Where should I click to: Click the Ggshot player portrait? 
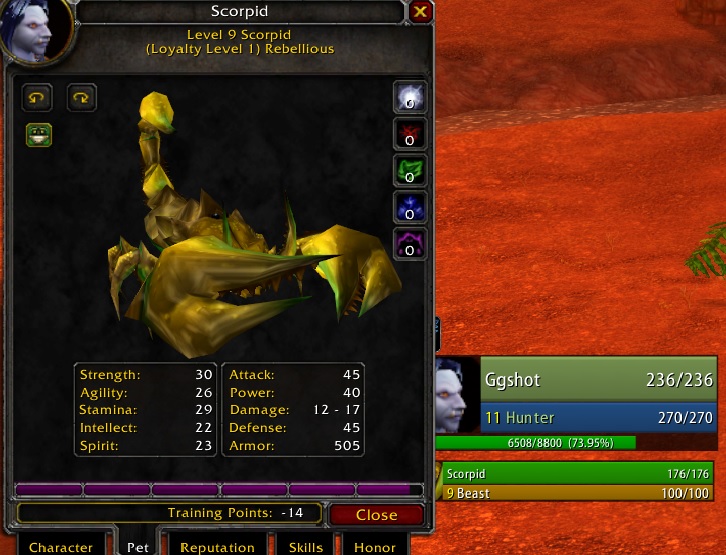(458, 394)
